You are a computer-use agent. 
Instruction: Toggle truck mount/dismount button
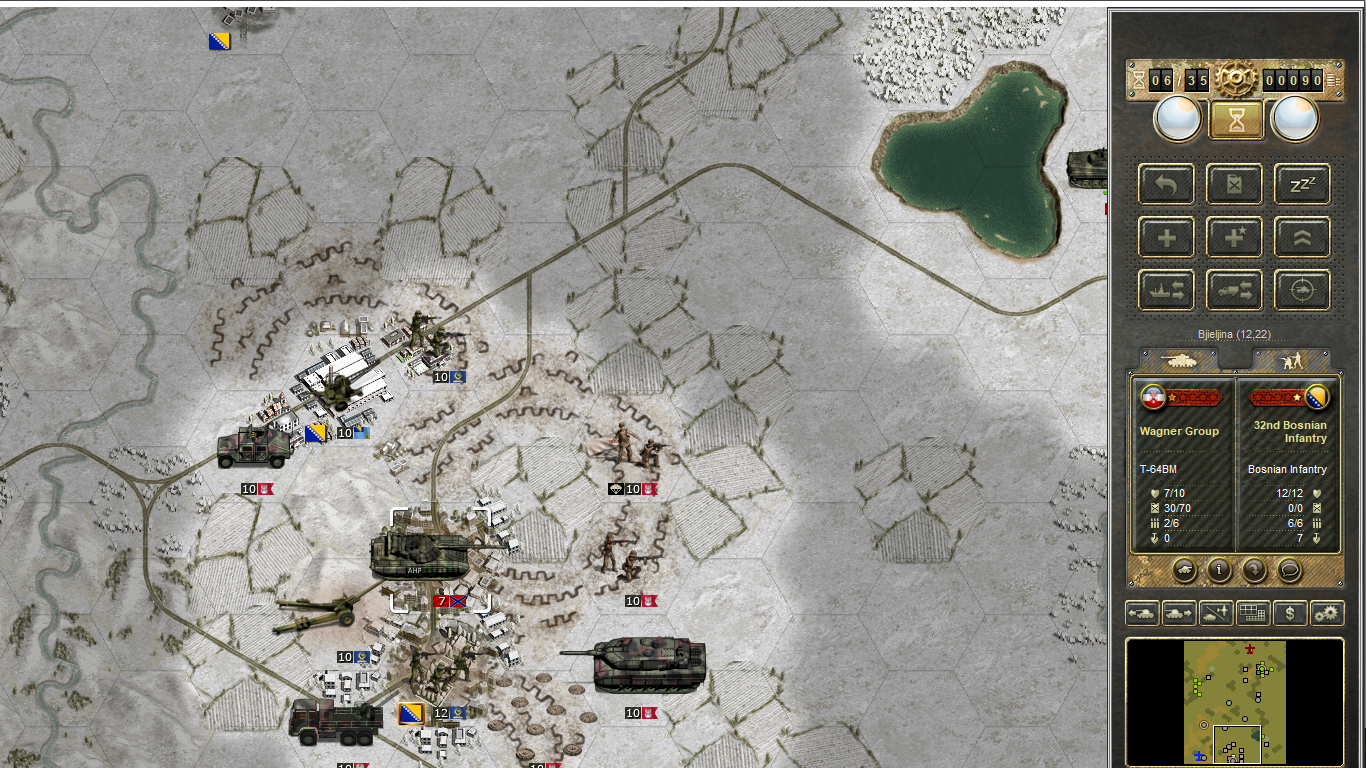(x=1235, y=291)
